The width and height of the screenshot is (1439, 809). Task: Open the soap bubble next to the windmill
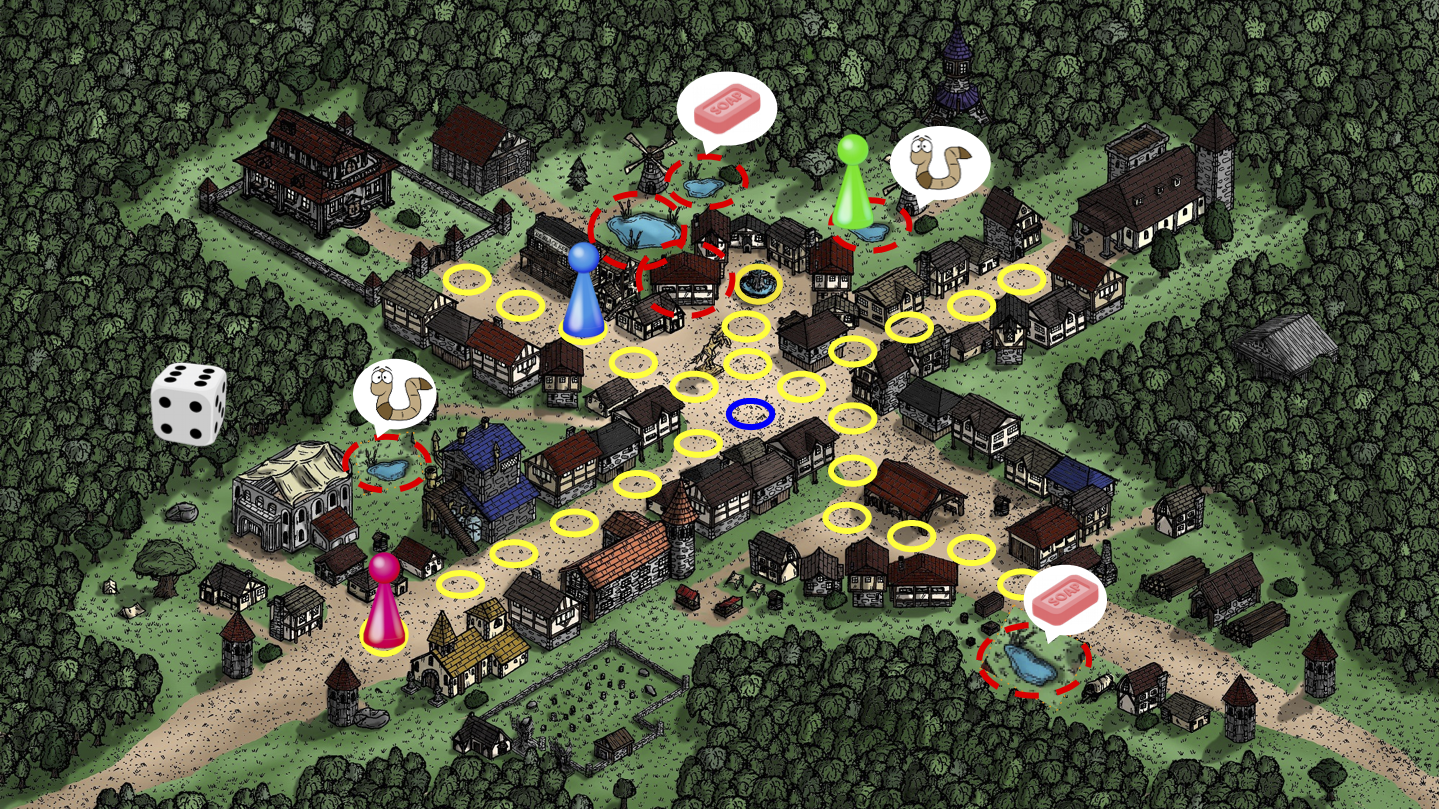coord(726,108)
